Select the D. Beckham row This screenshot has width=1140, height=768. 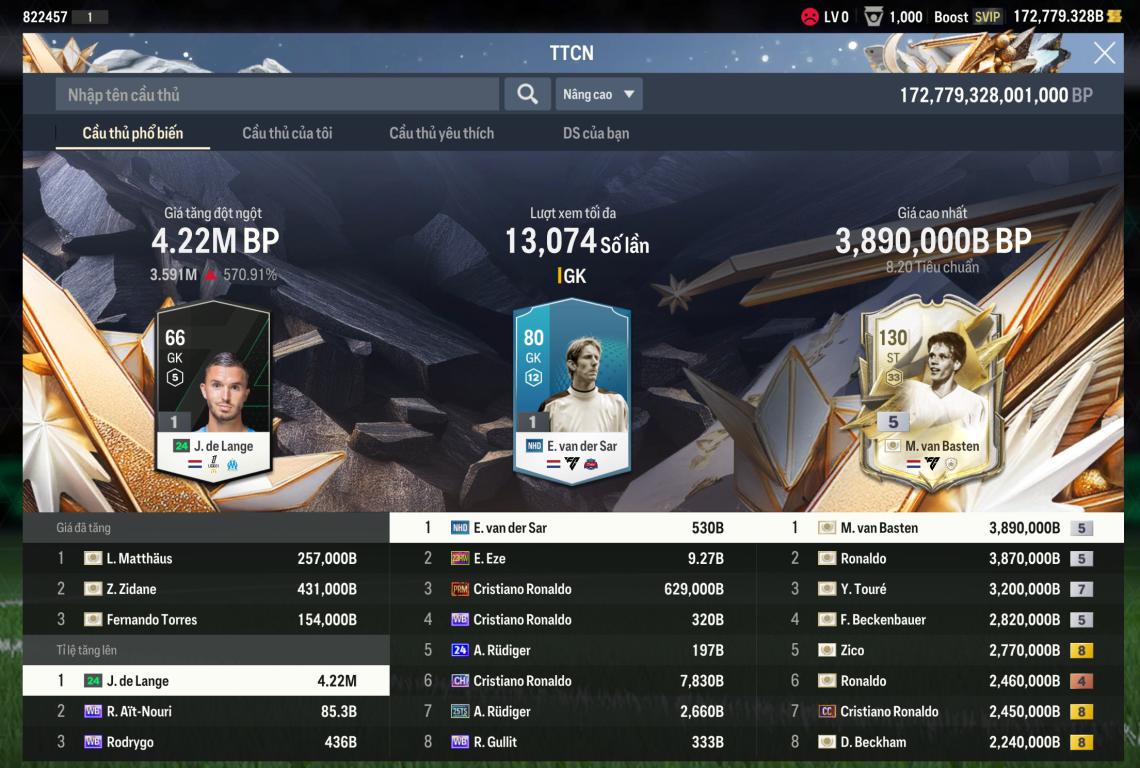point(940,742)
